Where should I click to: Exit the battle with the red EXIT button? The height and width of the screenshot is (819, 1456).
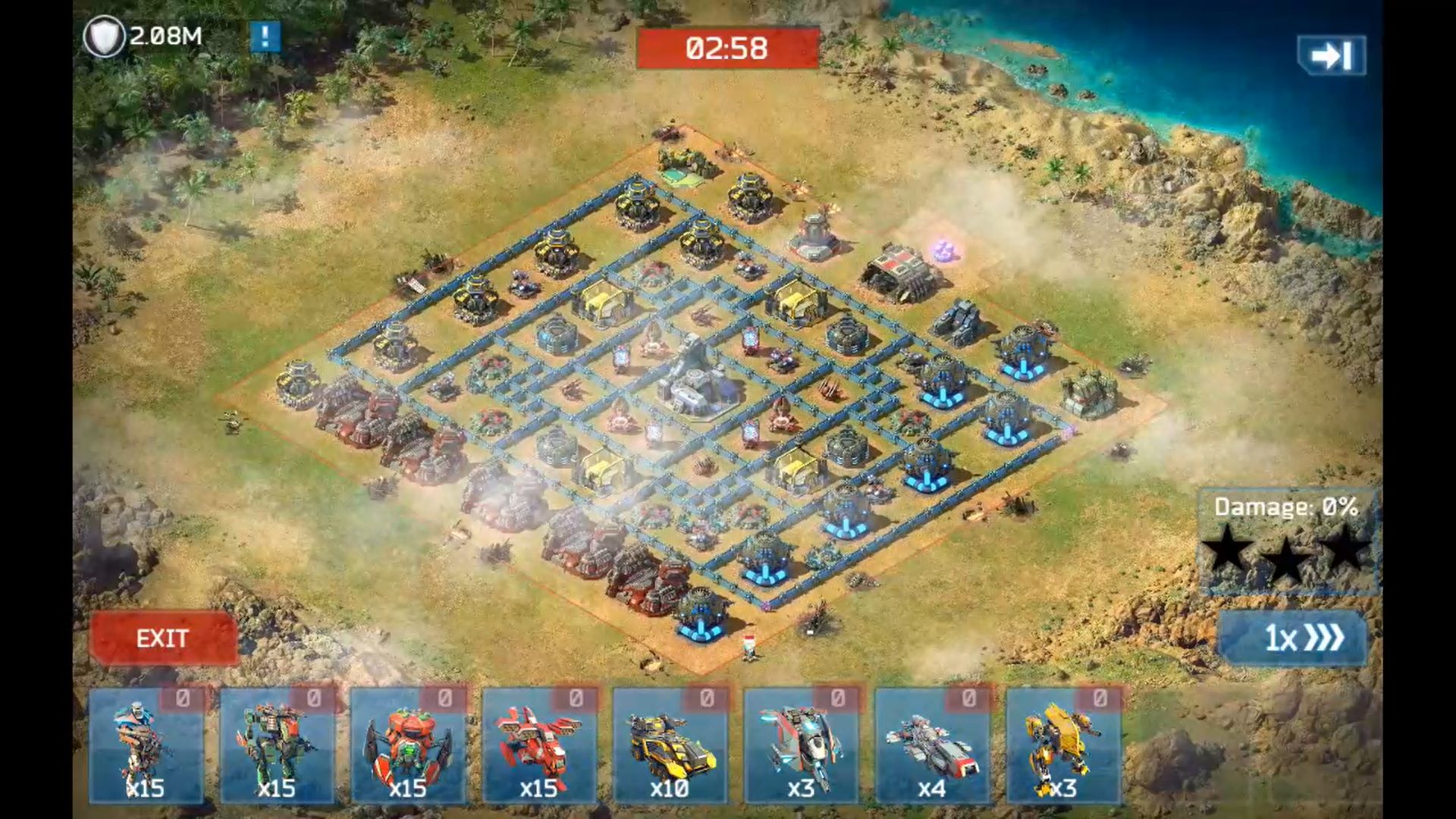point(163,639)
